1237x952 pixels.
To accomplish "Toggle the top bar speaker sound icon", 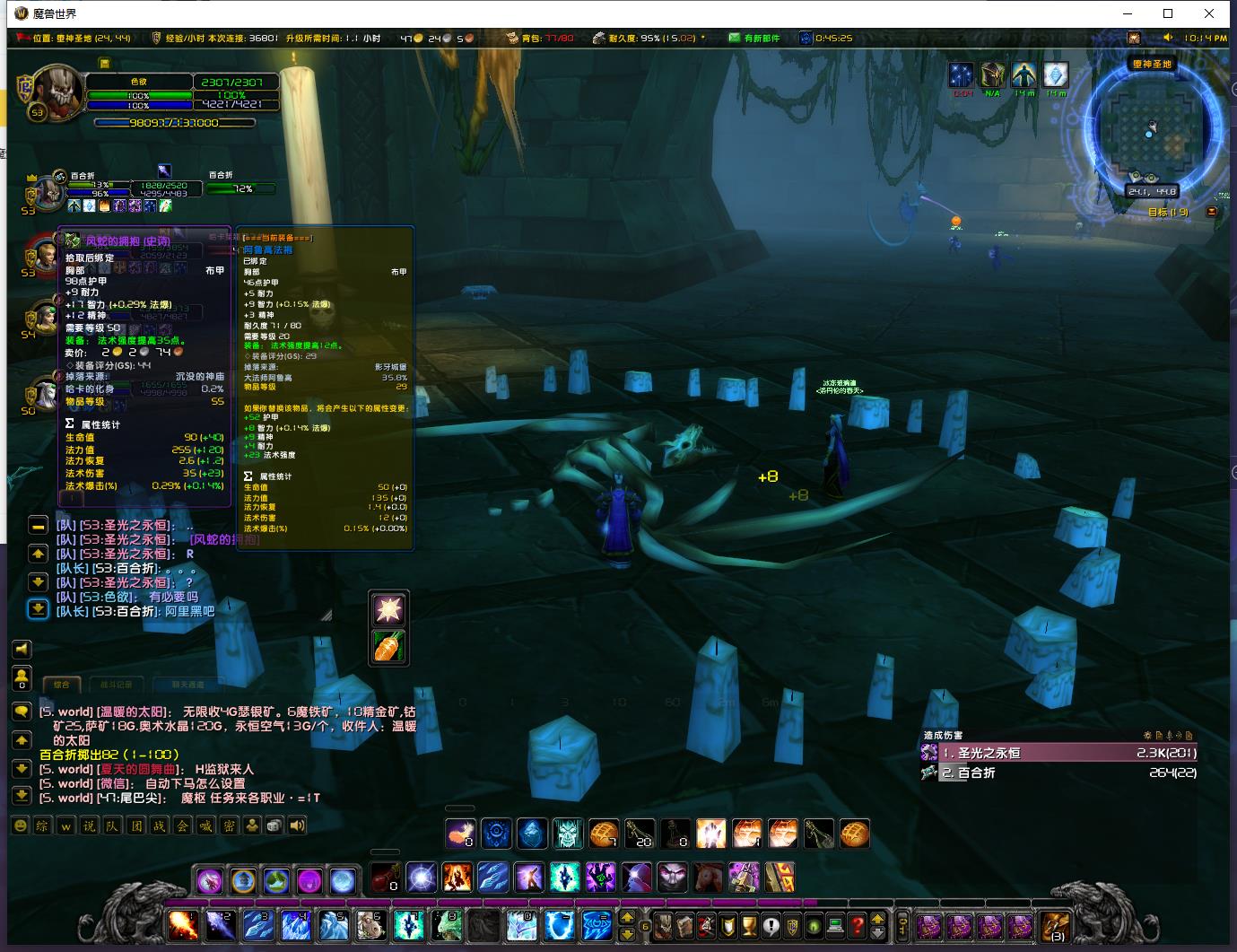I will 1168,38.
